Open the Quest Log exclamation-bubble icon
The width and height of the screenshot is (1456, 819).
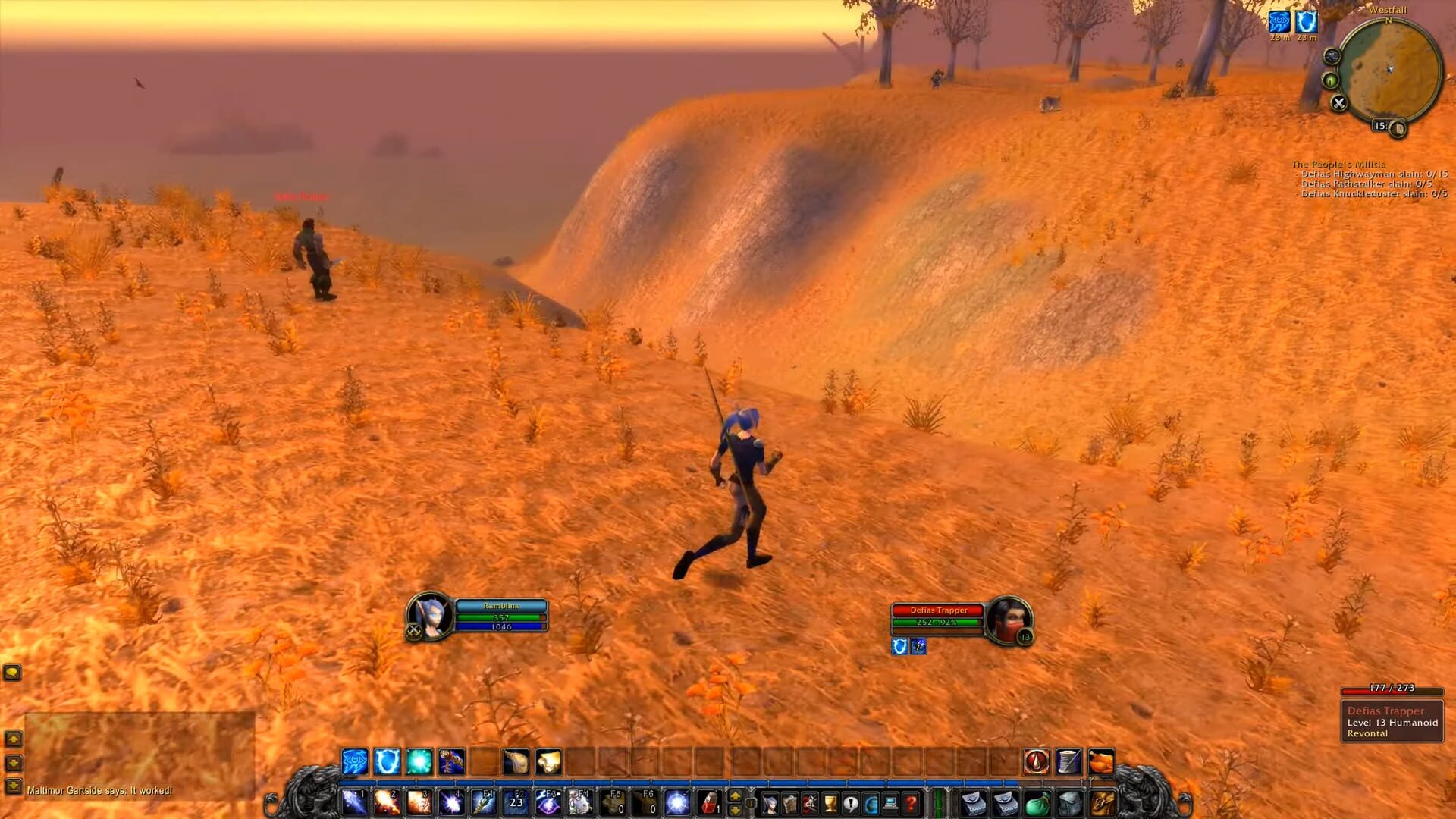850,804
